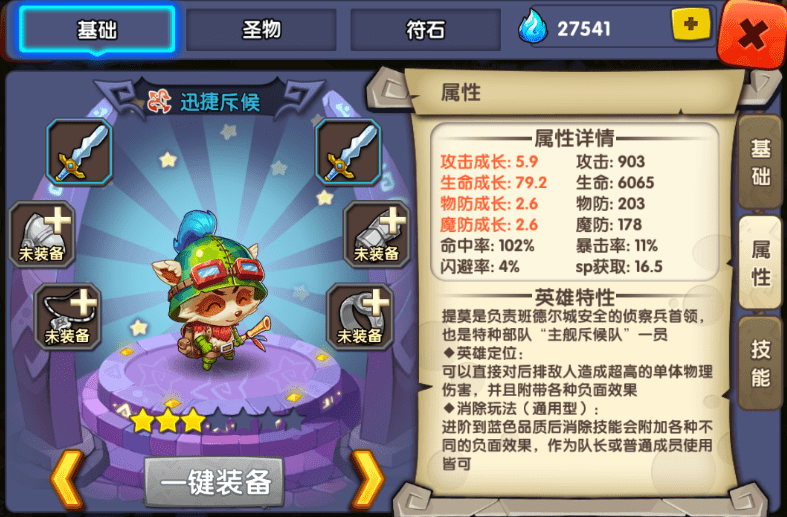Close the hero panel with the red X

(752, 35)
